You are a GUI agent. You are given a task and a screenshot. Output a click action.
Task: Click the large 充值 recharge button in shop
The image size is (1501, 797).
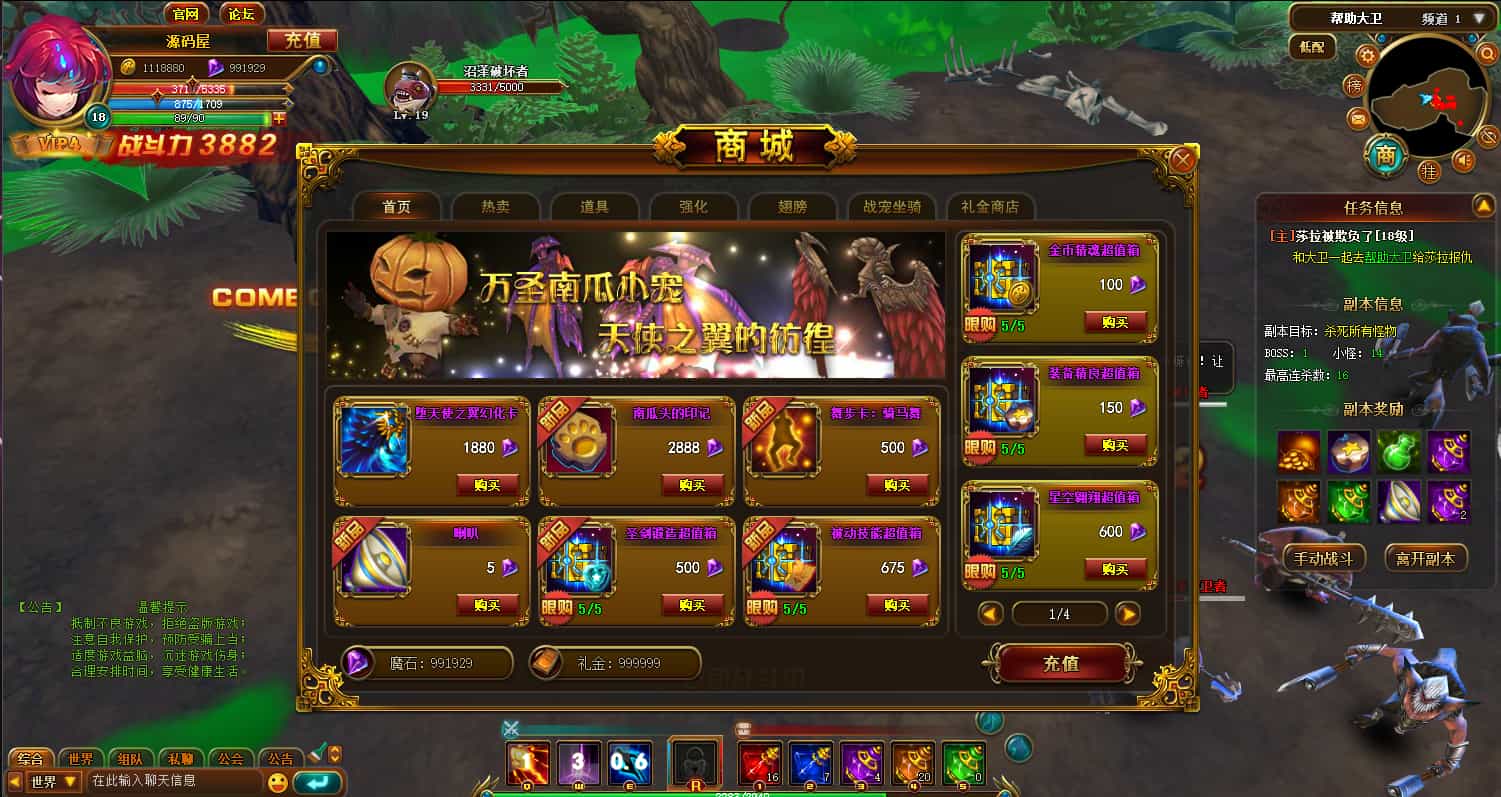1060,663
